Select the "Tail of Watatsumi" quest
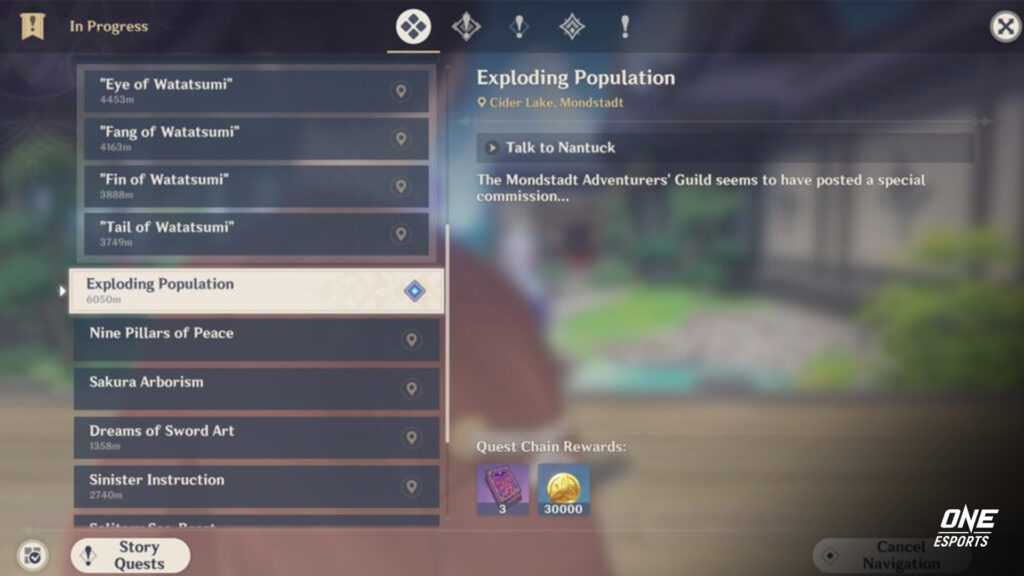Image resolution: width=1024 pixels, height=576 pixels. tap(257, 234)
